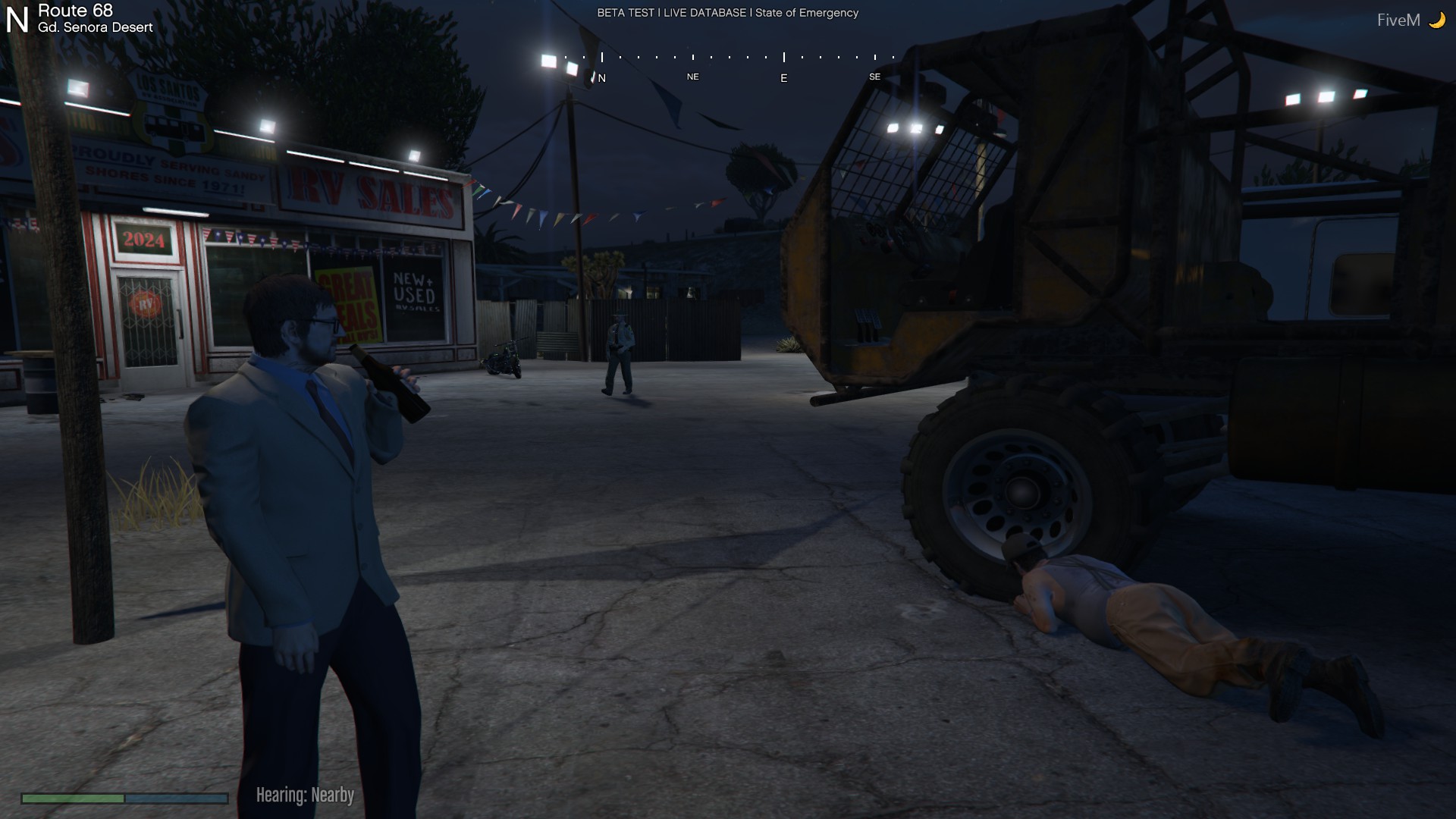This screenshot has width=1456, height=819.
Task: Click the Route 68 street location label
Action: (x=76, y=11)
